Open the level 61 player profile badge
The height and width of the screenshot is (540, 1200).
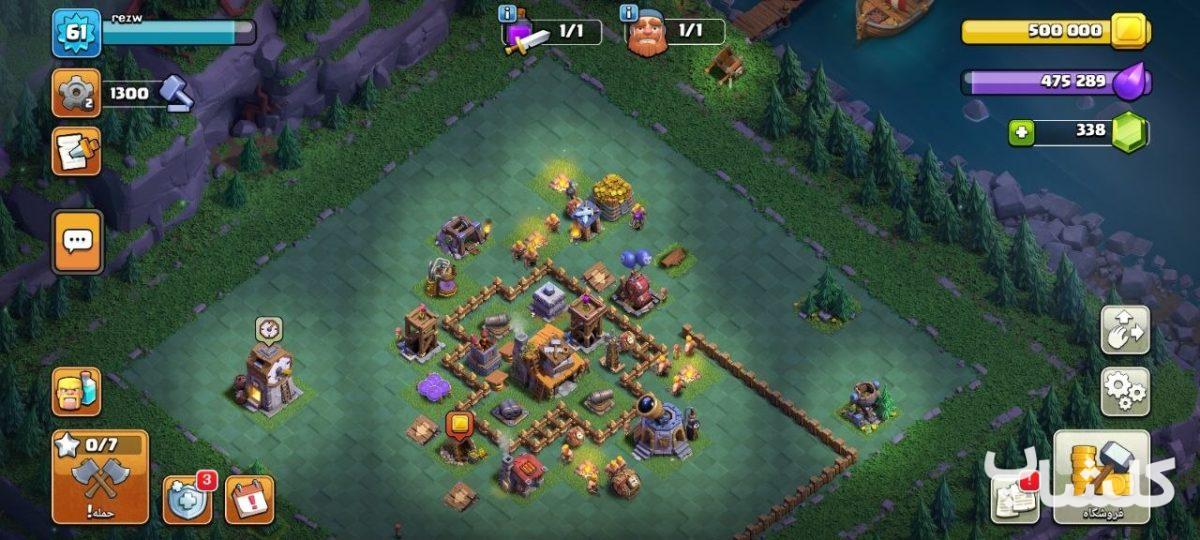click(x=76, y=33)
